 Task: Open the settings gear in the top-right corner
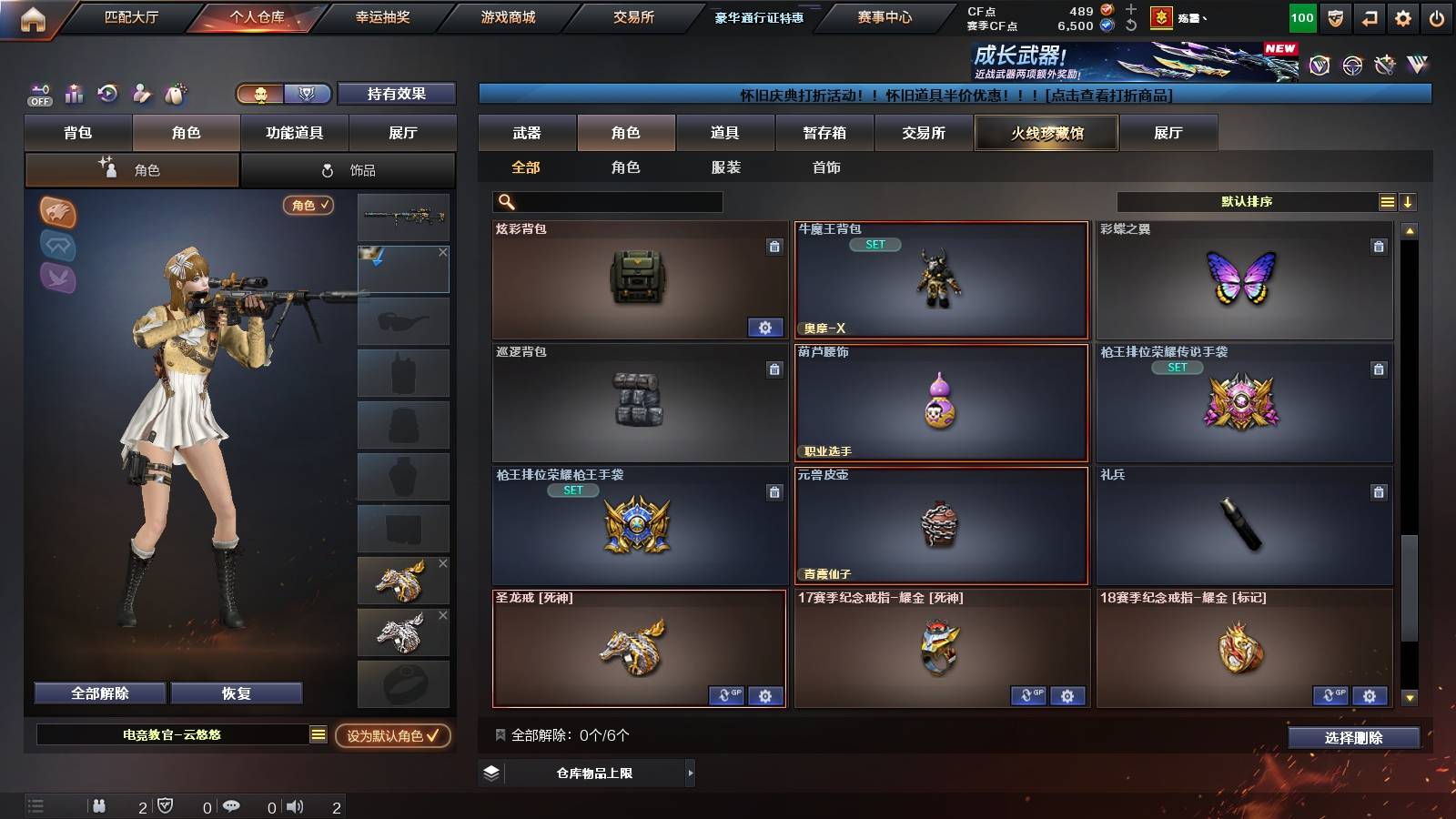[1403, 16]
